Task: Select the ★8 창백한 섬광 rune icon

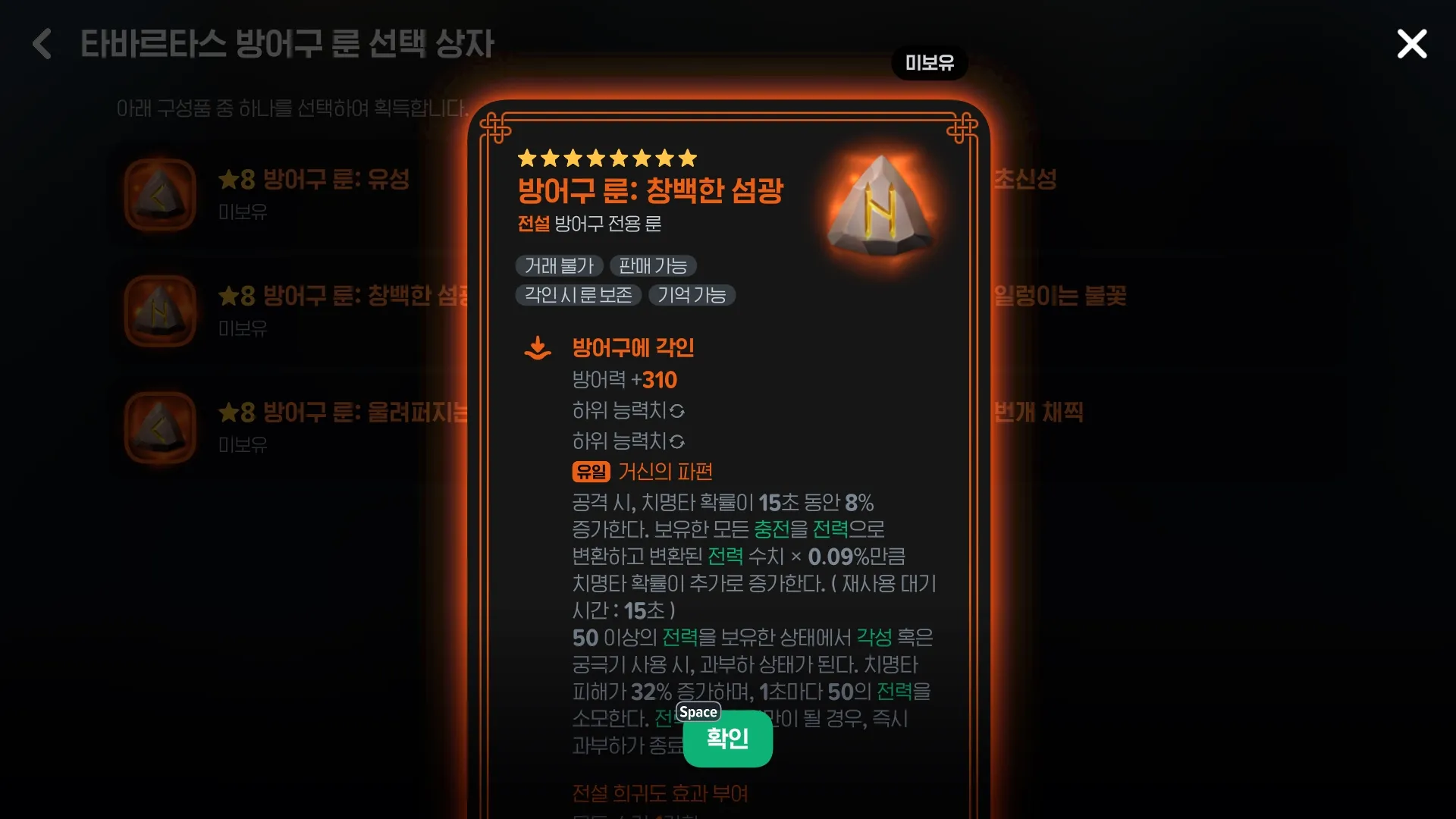Action: pyautogui.click(x=160, y=311)
